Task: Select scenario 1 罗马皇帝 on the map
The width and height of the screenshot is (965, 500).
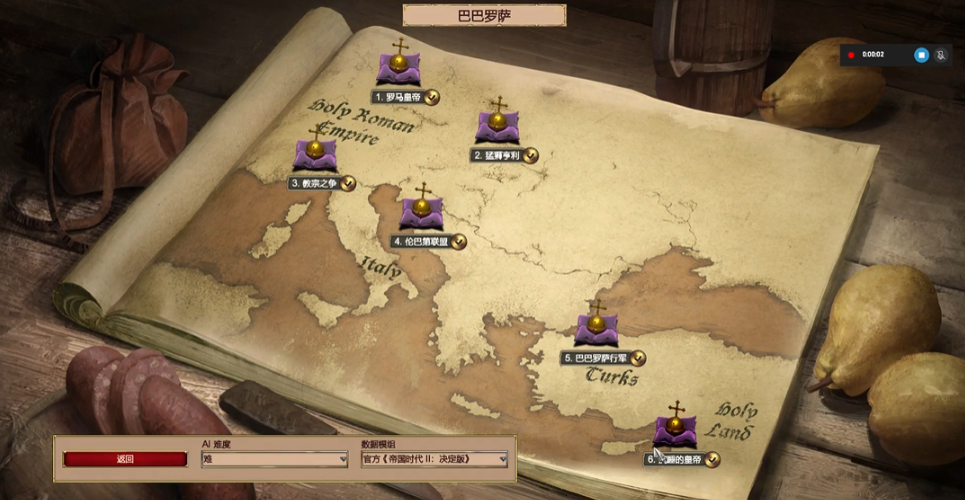Action: (x=399, y=70)
